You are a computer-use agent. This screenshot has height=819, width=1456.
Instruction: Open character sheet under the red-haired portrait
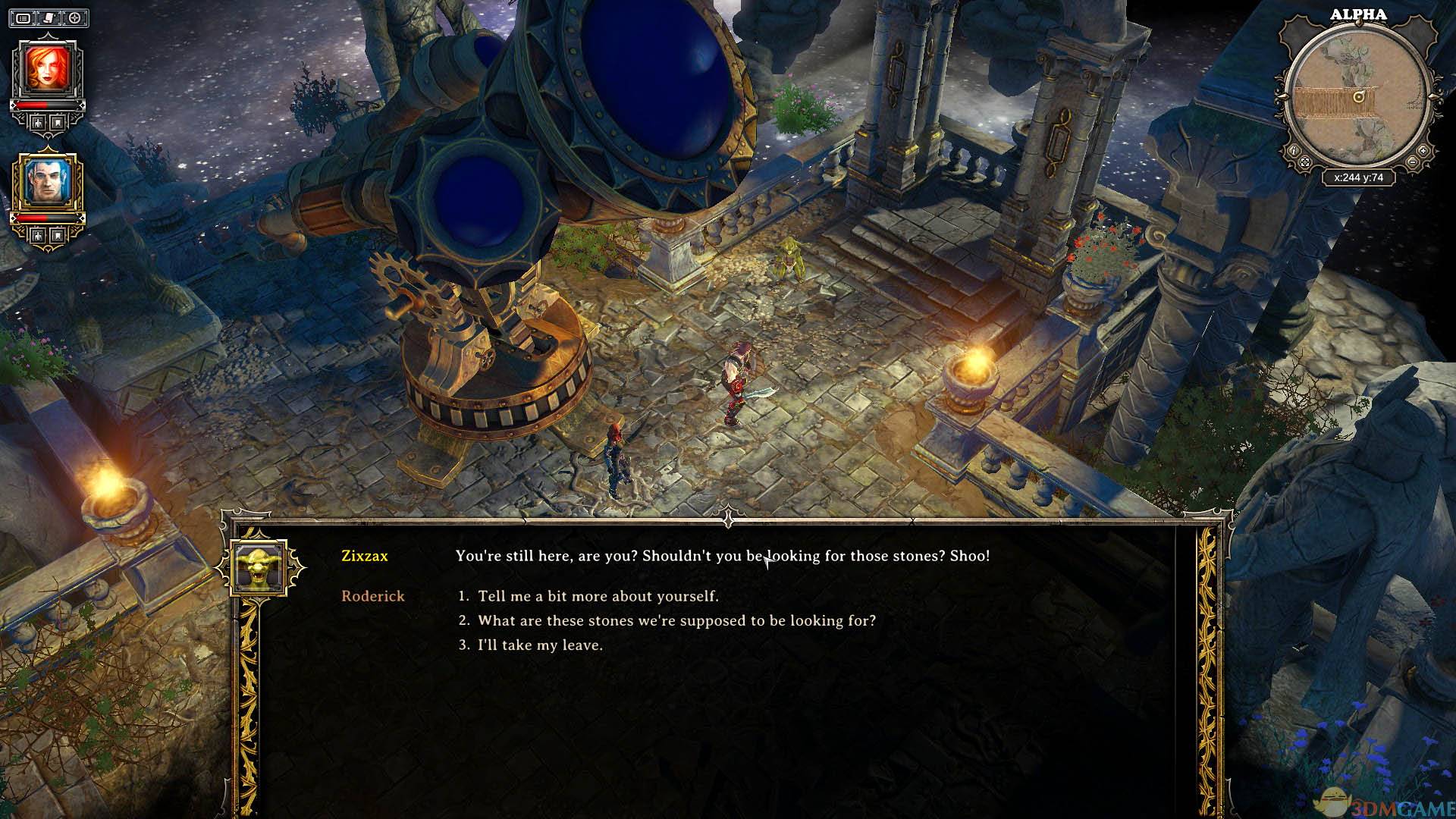coord(37,122)
